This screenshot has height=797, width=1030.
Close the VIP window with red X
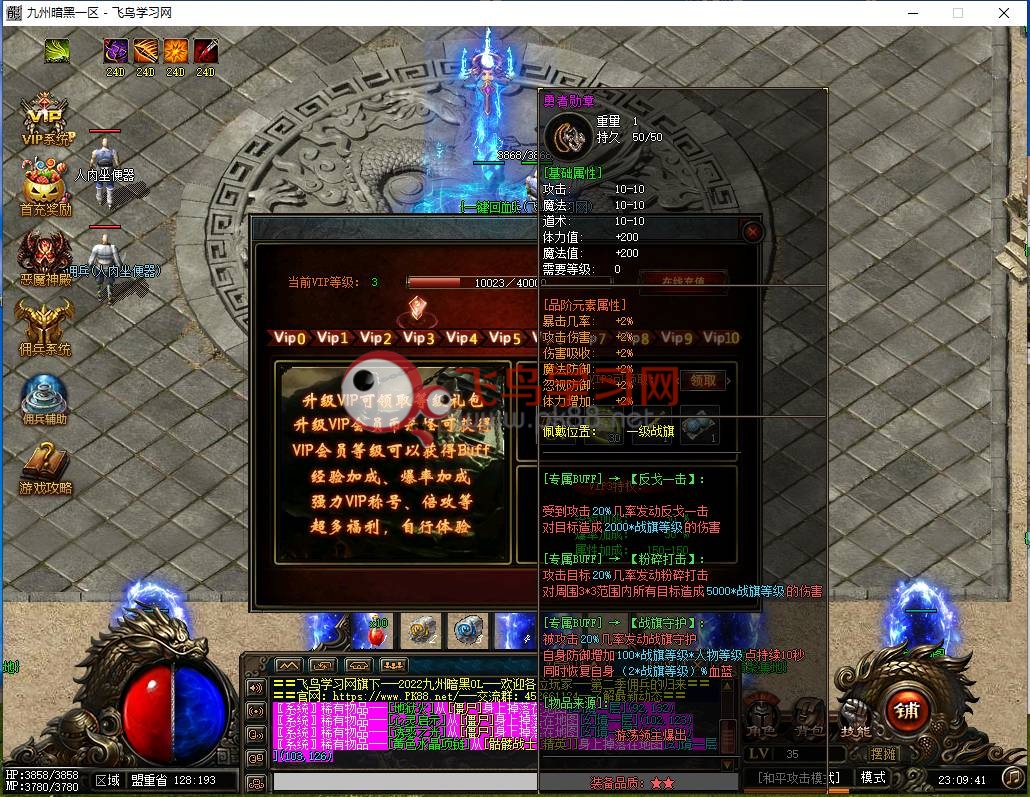click(753, 232)
